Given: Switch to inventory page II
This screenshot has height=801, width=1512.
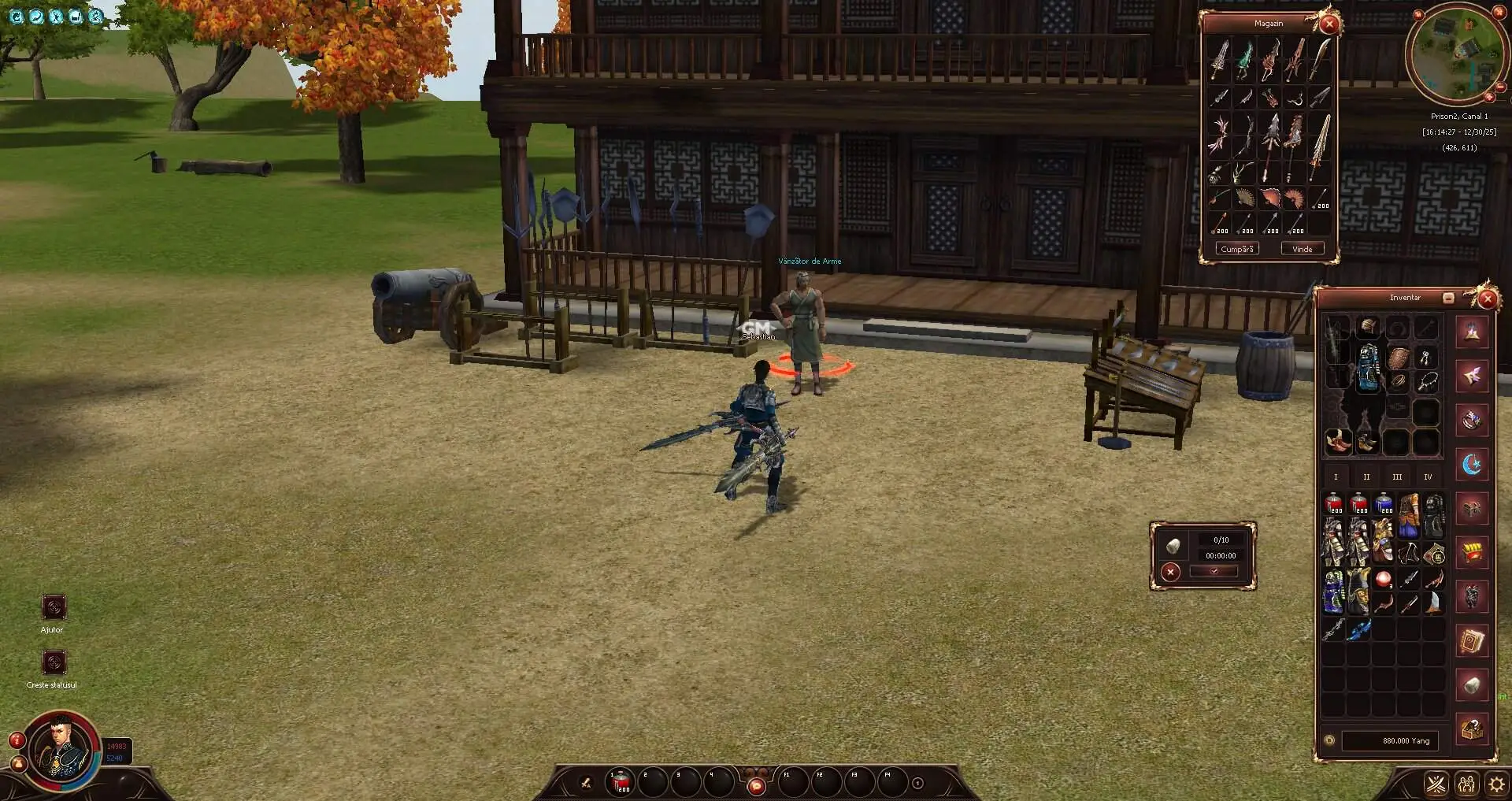Looking at the screenshot, I should click(1366, 477).
